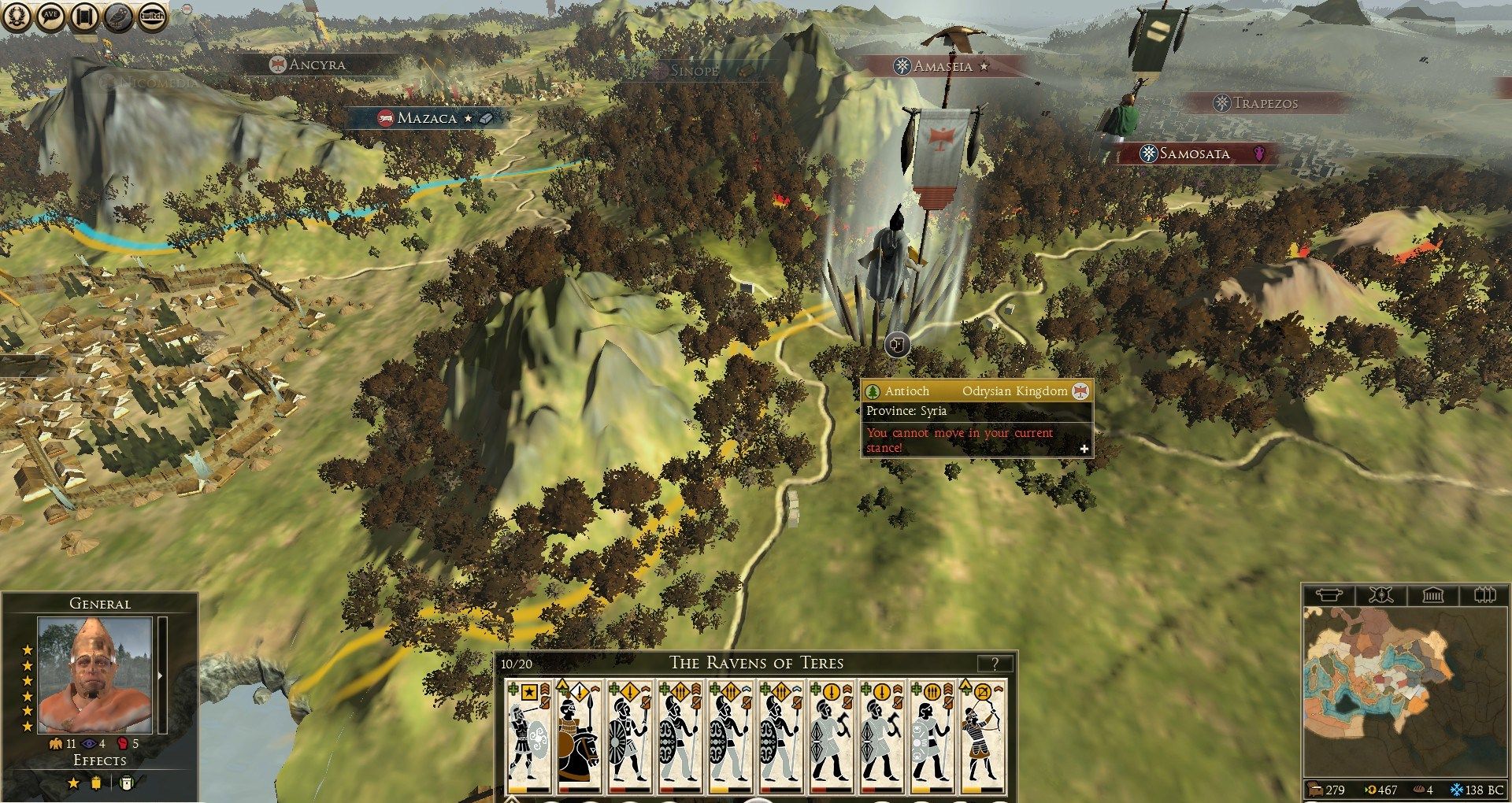1512x803 pixels.
Task: Expand the Antioch tooltip plus button
Action: [x=1084, y=449]
